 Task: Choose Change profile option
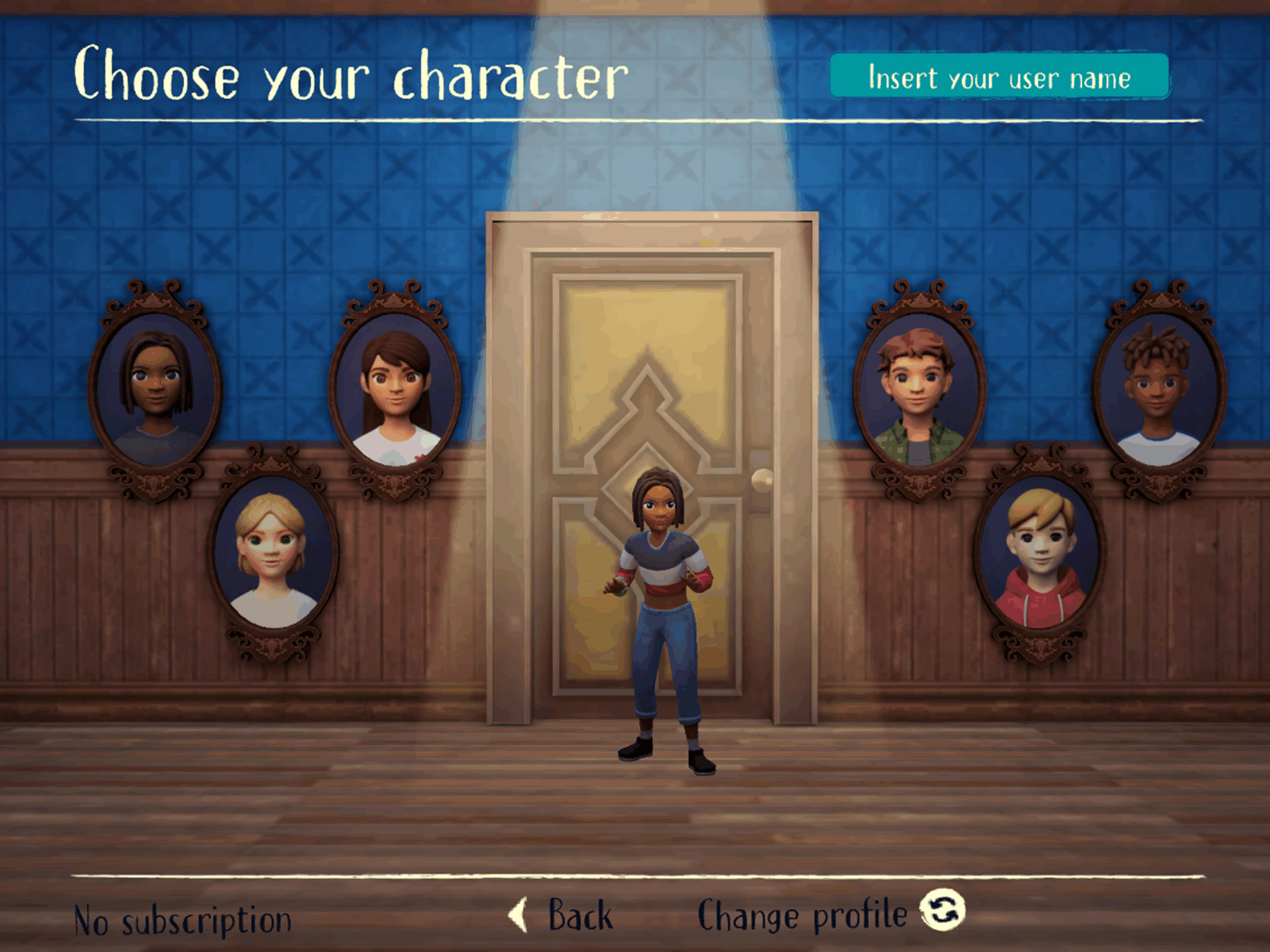point(830,914)
